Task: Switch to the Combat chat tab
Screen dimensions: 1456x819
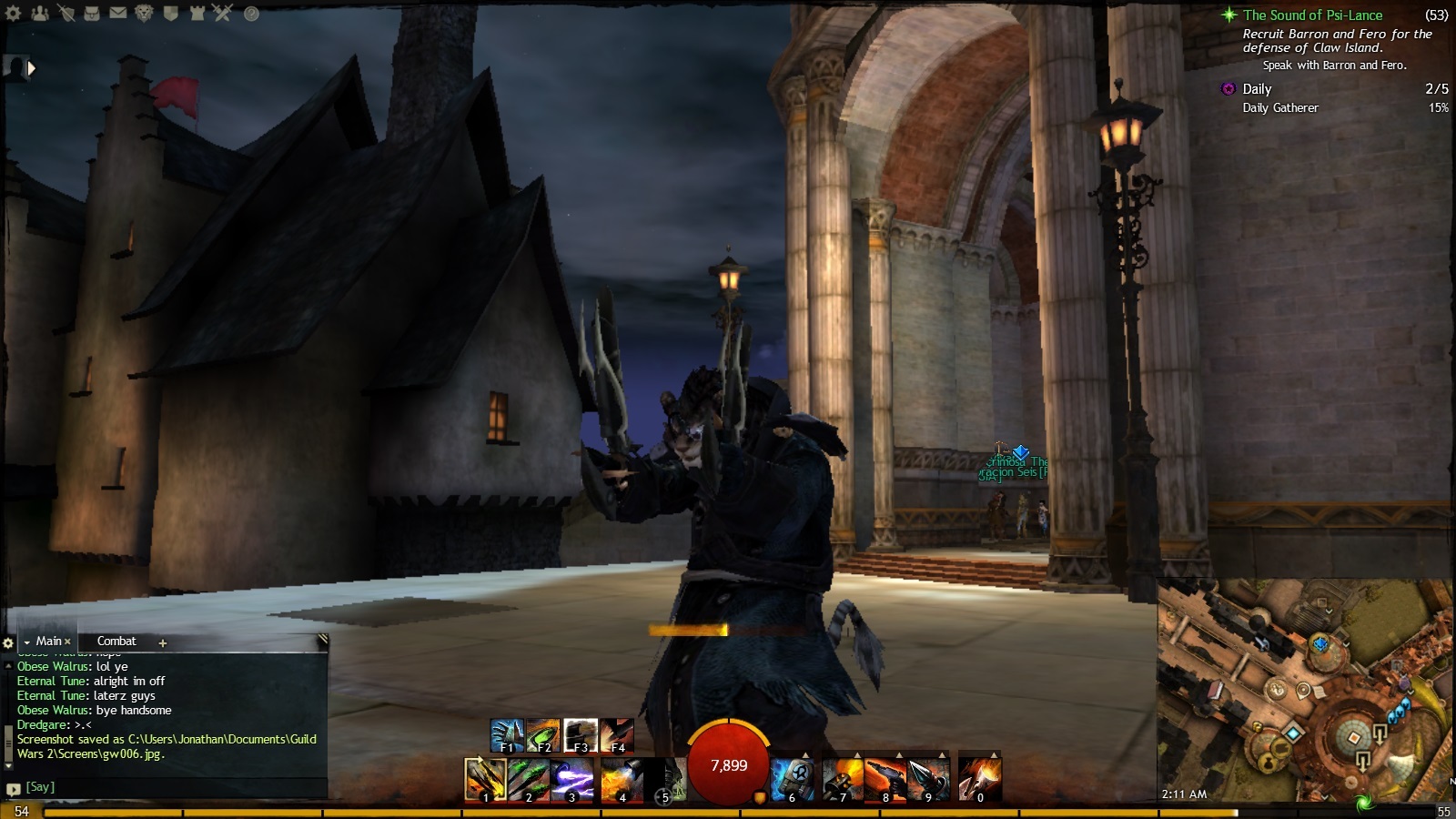Action: tap(116, 642)
